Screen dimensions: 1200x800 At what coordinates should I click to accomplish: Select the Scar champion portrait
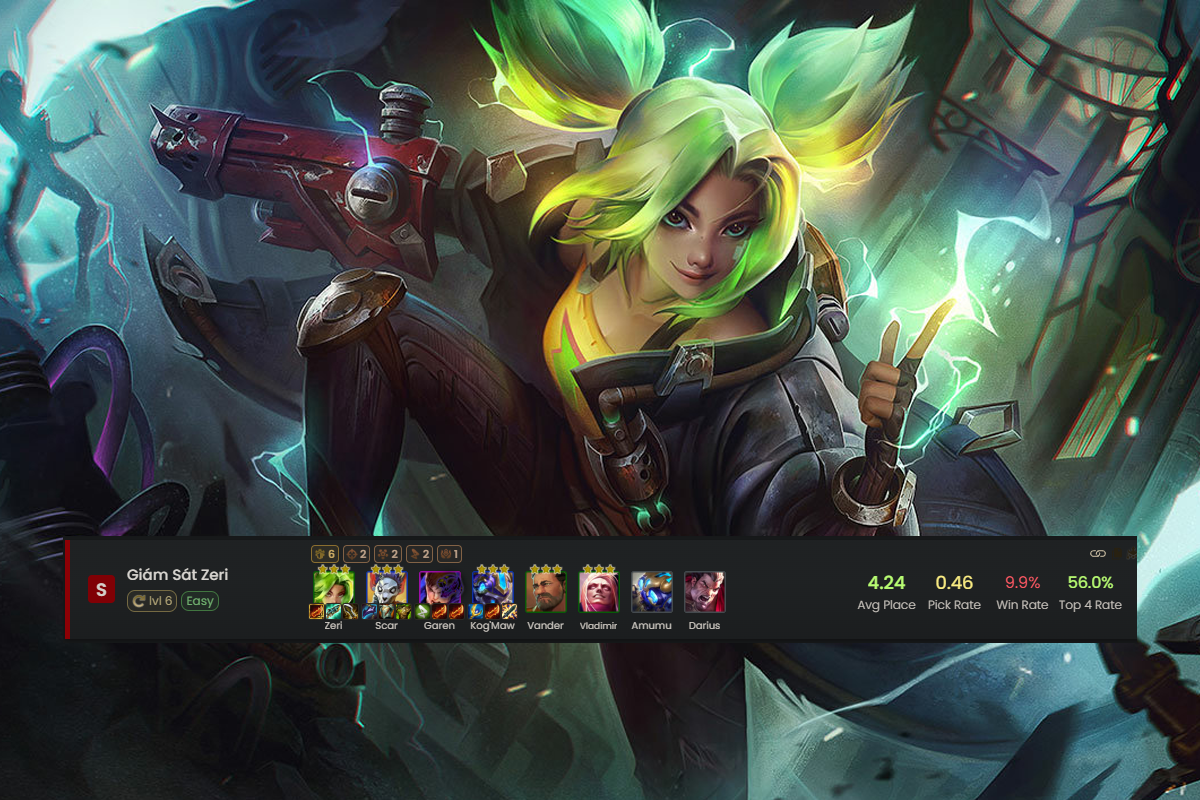click(386, 590)
